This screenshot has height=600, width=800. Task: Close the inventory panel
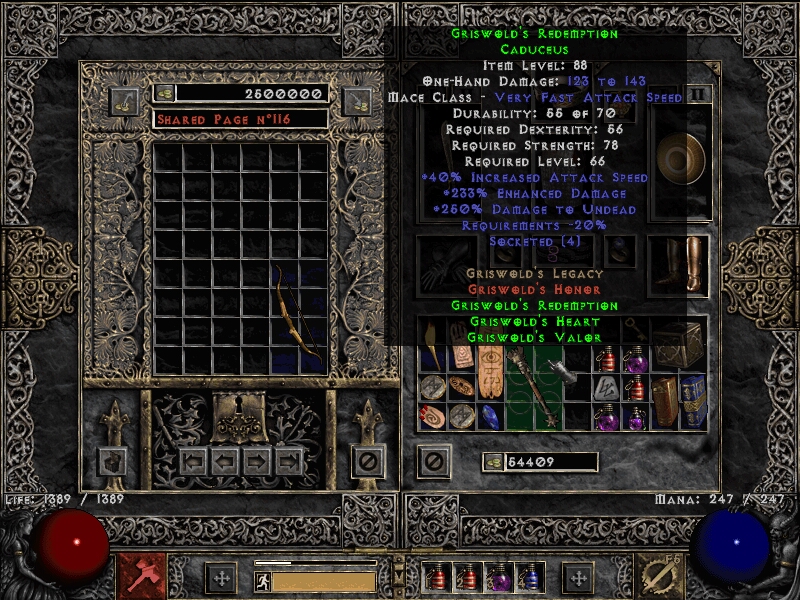432,461
